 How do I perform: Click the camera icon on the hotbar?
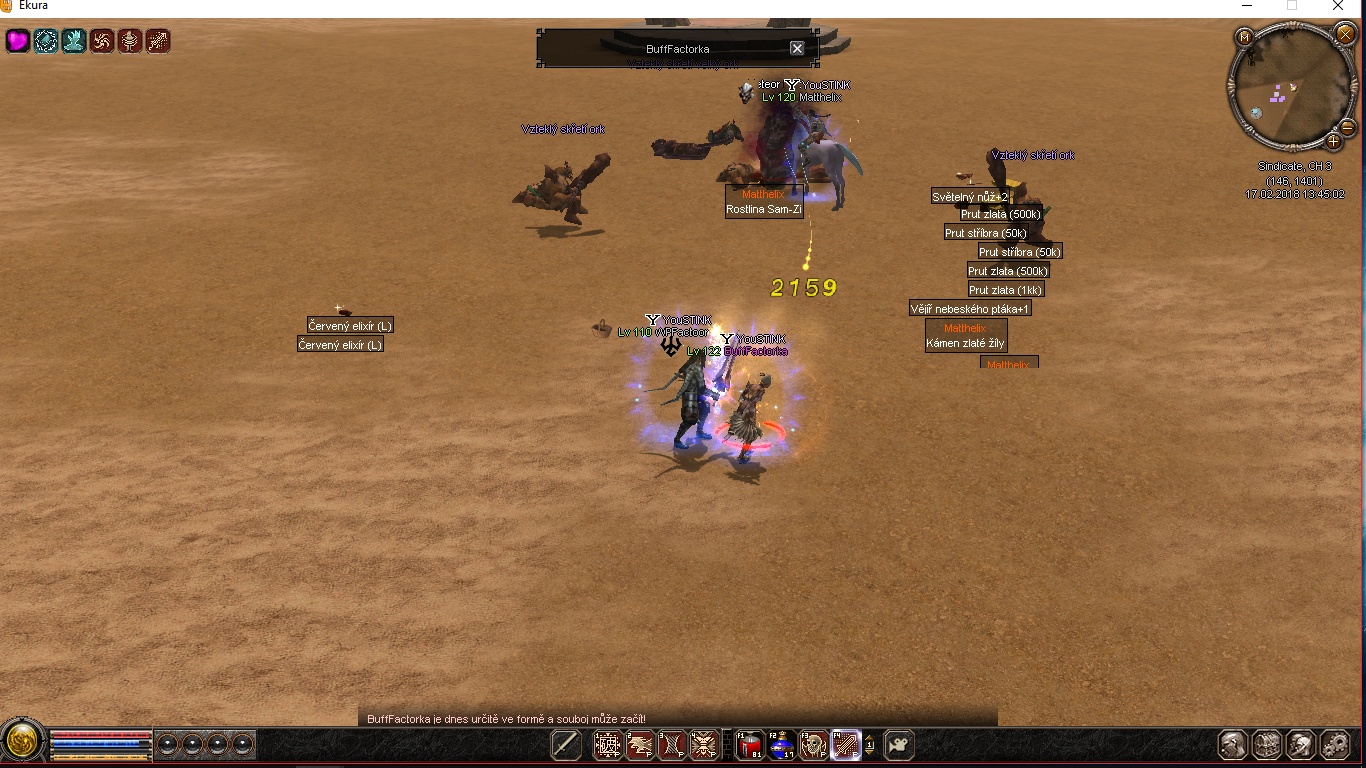click(x=899, y=745)
